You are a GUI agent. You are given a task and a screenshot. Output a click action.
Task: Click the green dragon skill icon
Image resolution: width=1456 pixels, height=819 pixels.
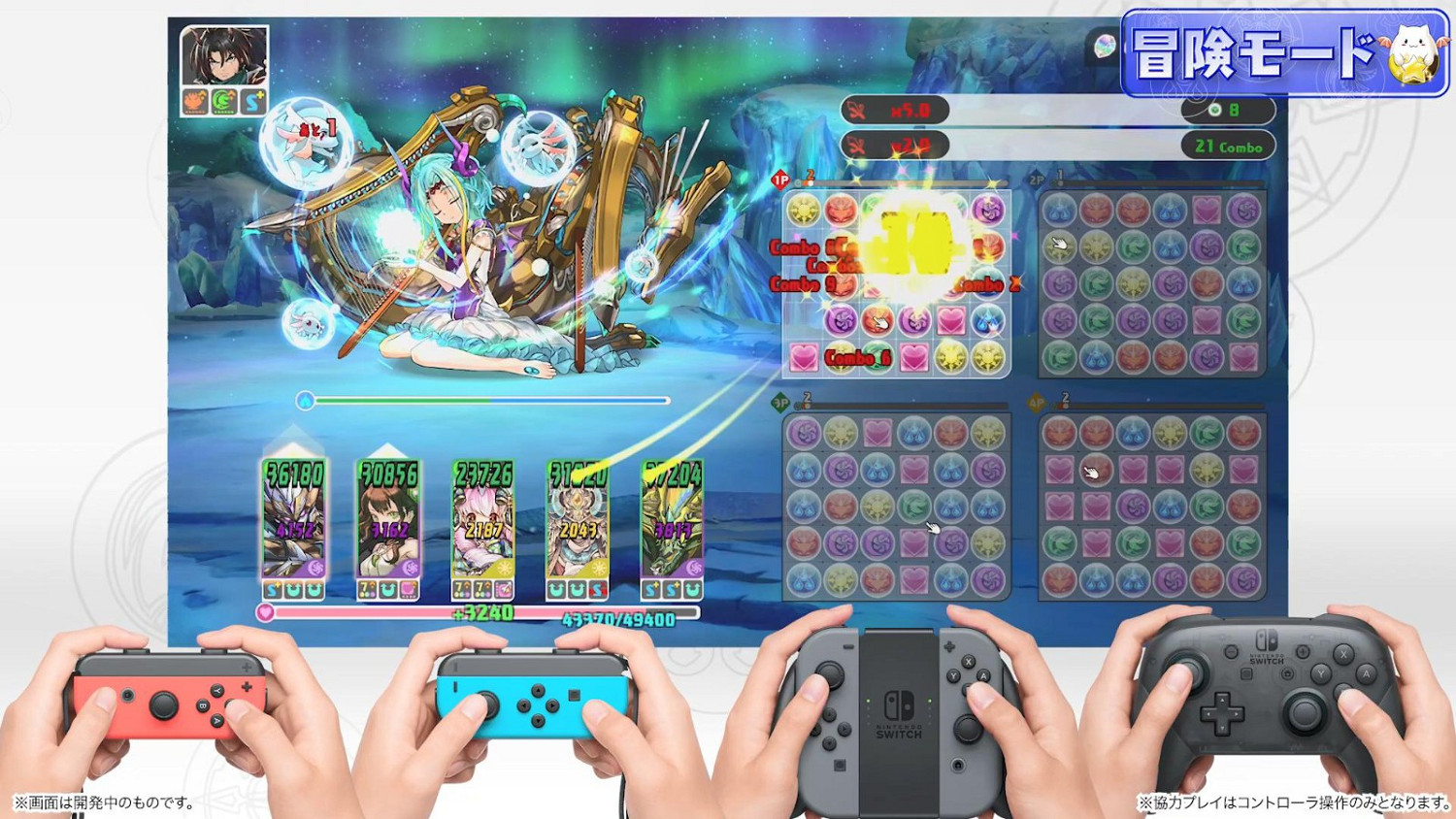tap(224, 100)
